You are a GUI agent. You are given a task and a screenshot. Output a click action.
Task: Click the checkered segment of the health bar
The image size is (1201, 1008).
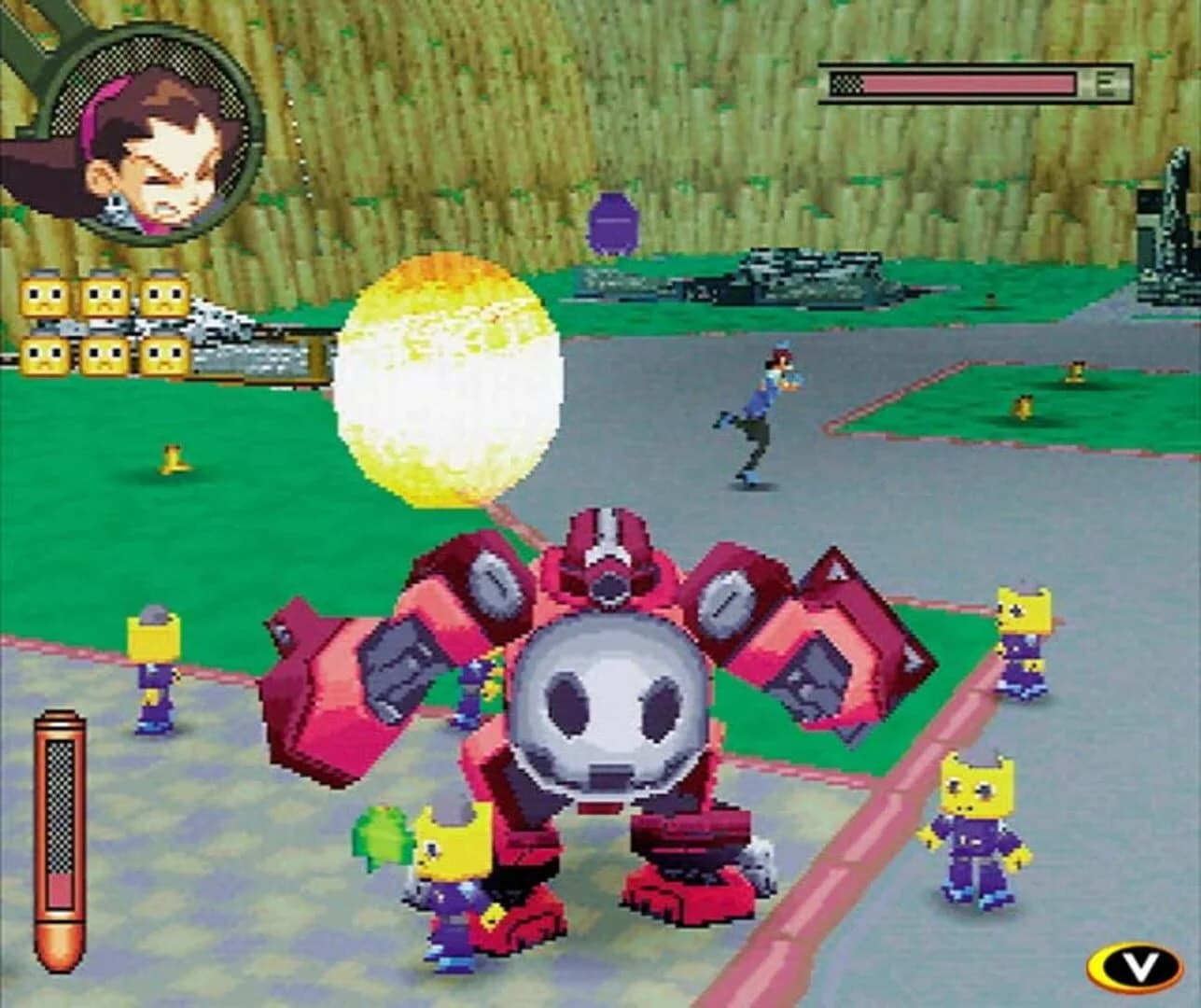click(847, 82)
